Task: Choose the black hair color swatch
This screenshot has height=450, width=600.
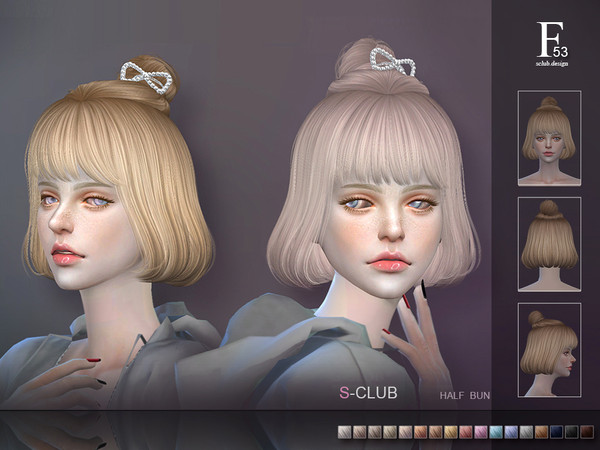Action: pos(572,432)
